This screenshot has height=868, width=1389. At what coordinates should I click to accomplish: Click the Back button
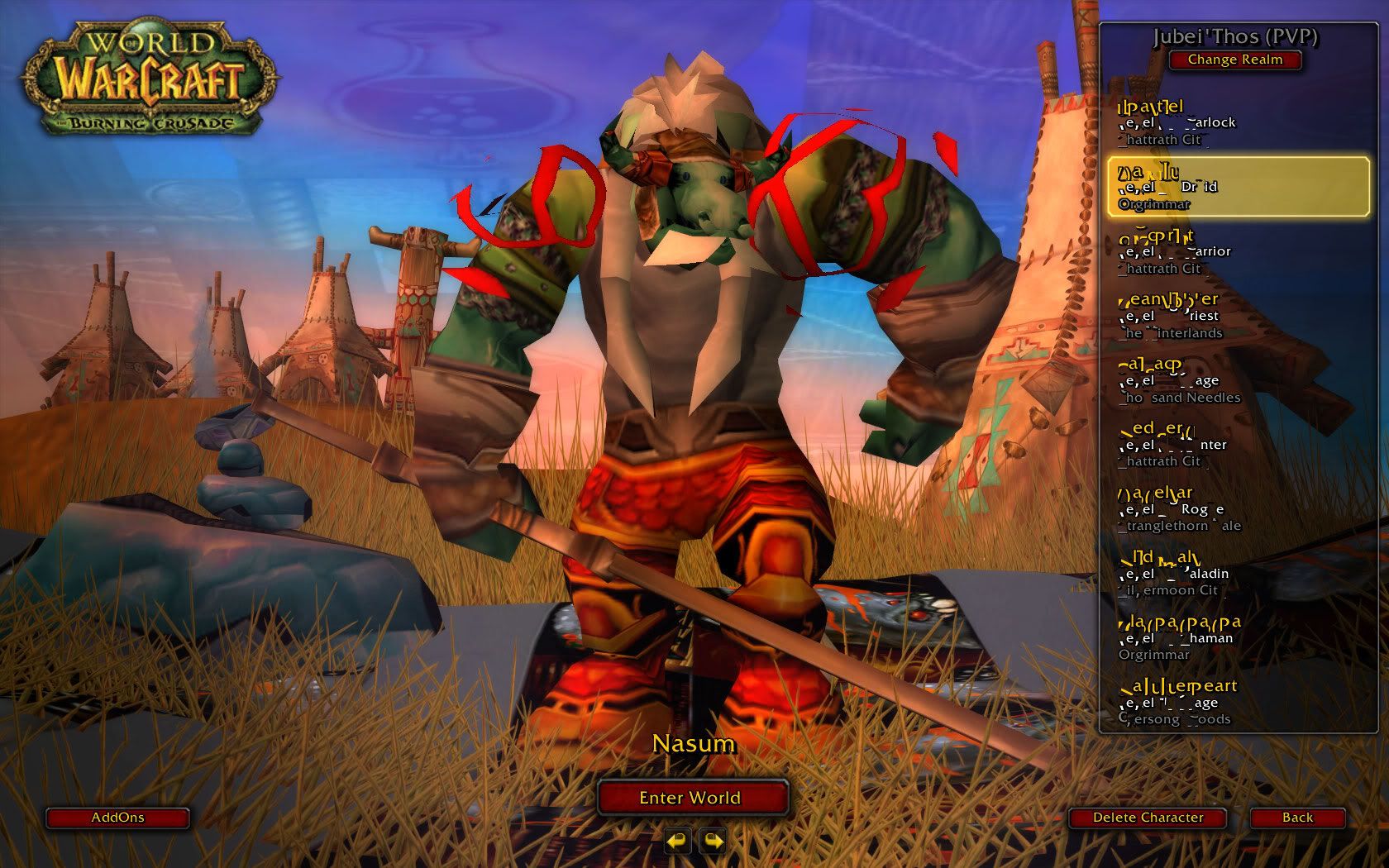tap(1296, 817)
